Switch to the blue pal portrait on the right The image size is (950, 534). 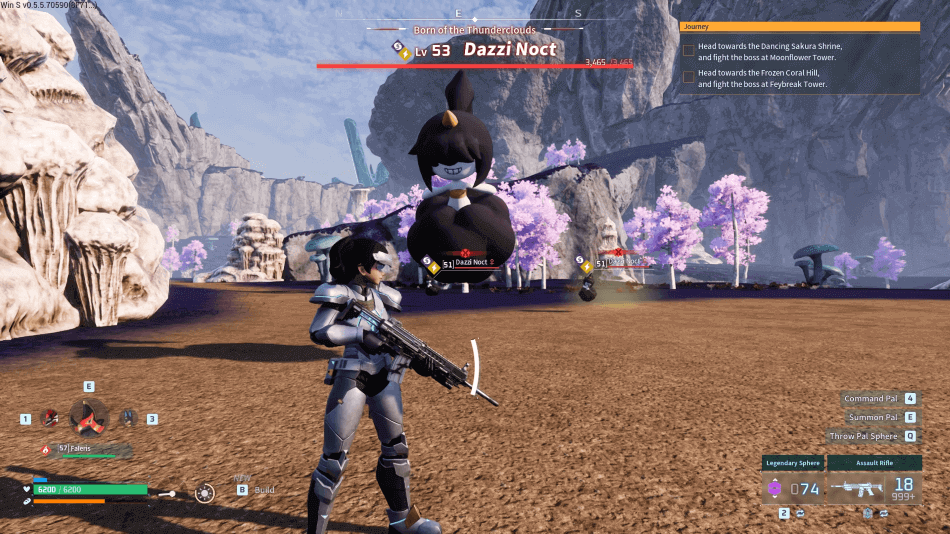point(129,419)
